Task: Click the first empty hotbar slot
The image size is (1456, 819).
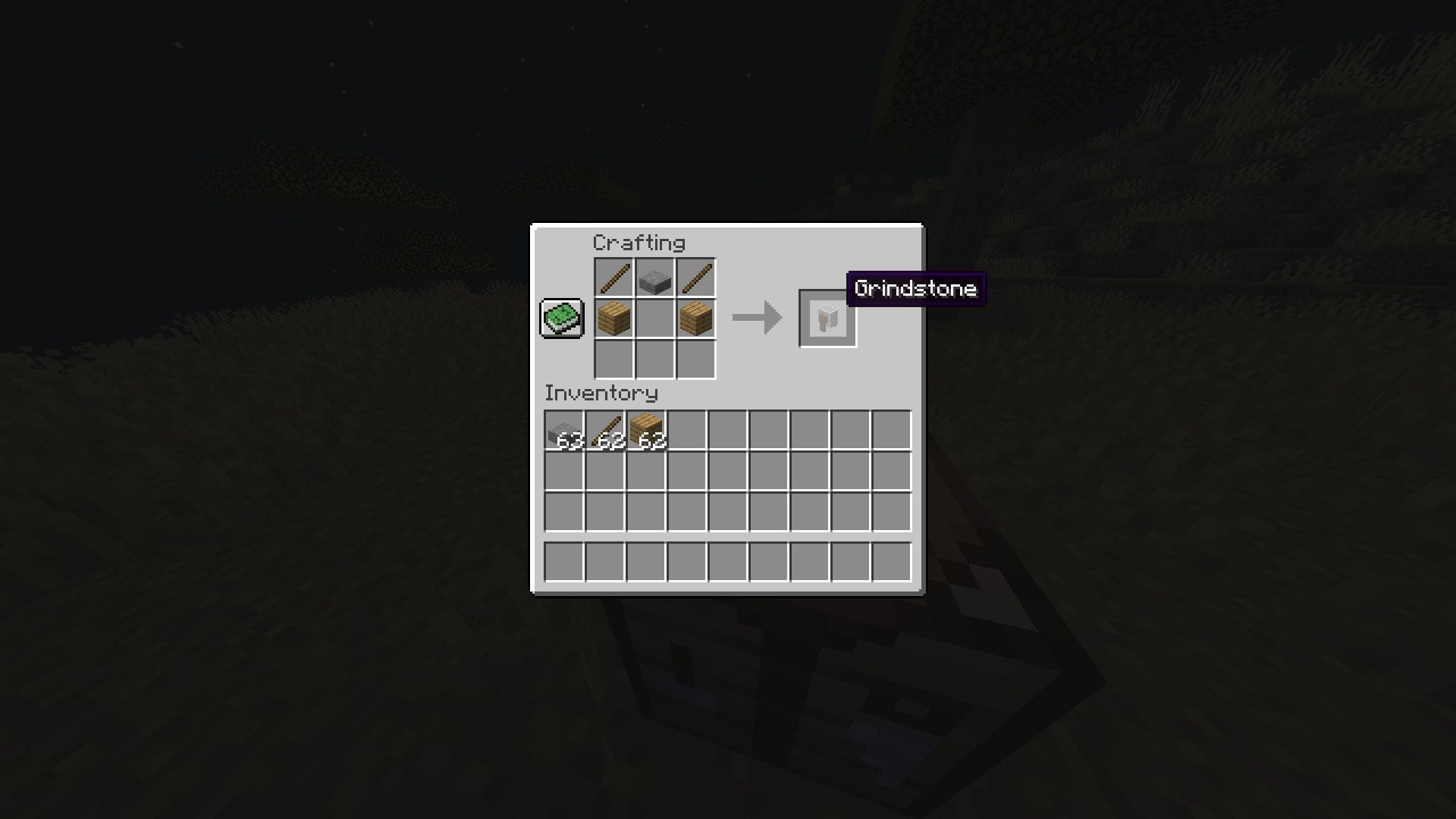Action: [x=564, y=562]
